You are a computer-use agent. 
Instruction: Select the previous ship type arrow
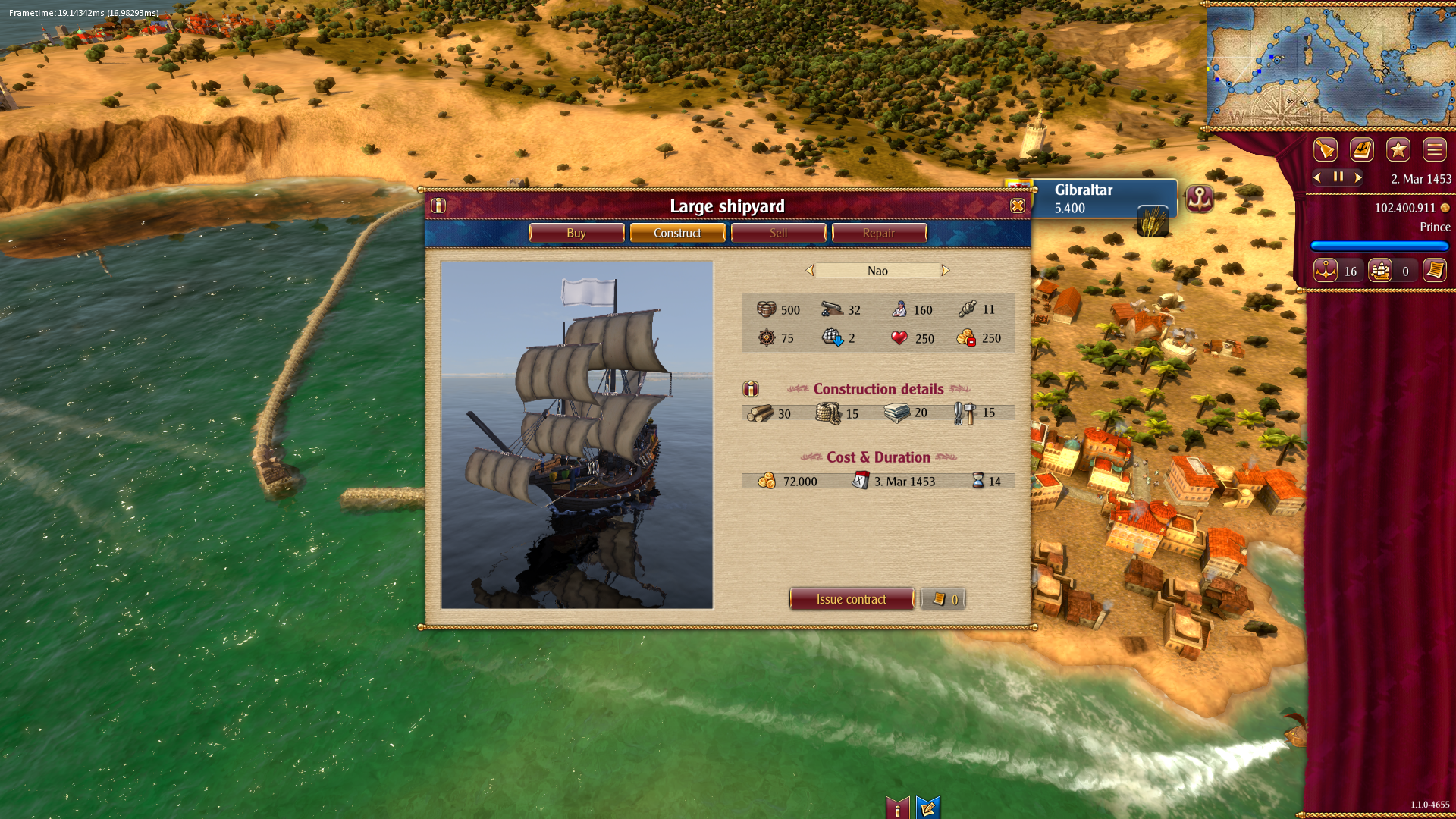tap(810, 270)
